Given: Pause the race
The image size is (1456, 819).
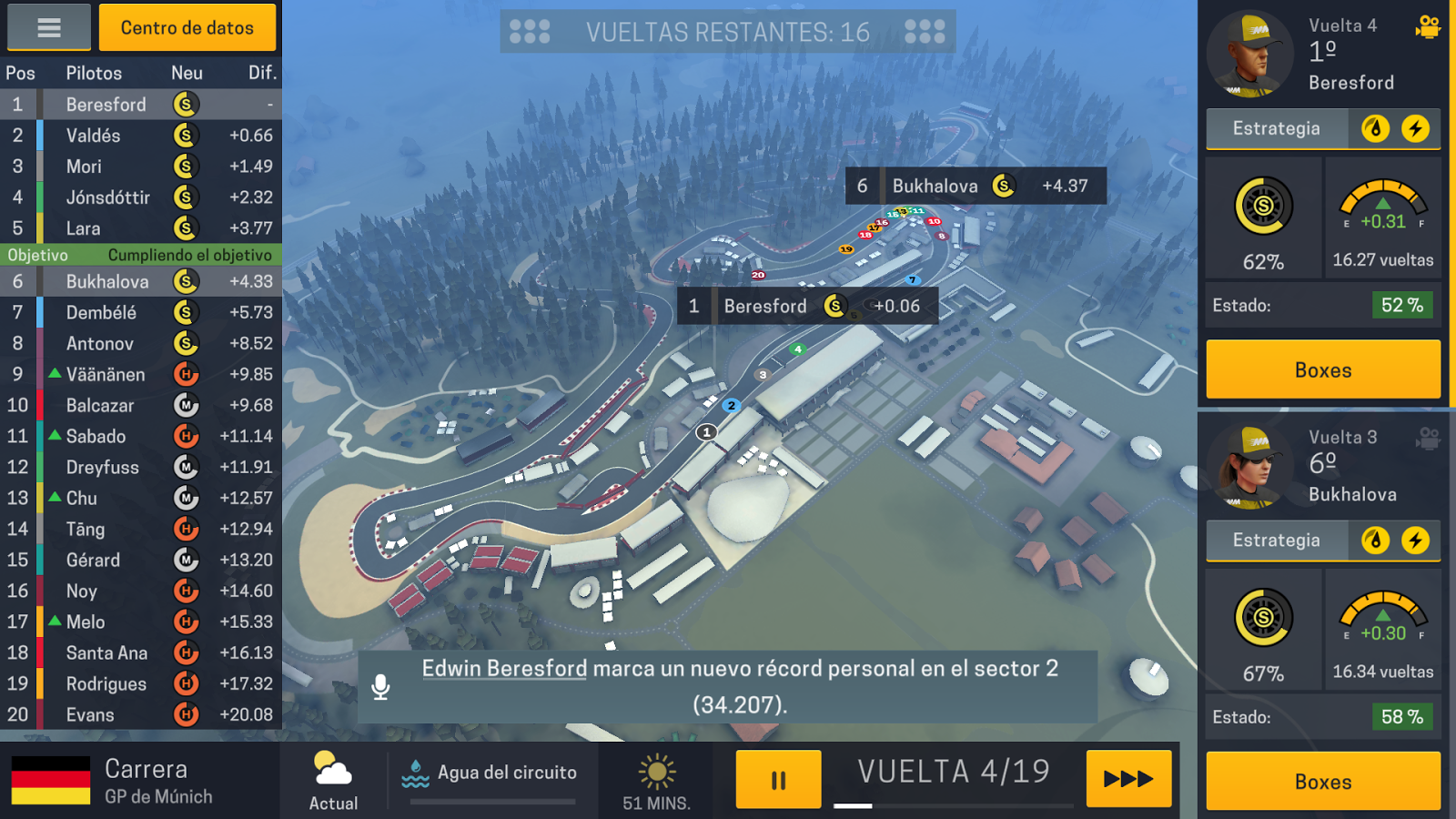Looking at the screenshot, I should pos(778,778).
